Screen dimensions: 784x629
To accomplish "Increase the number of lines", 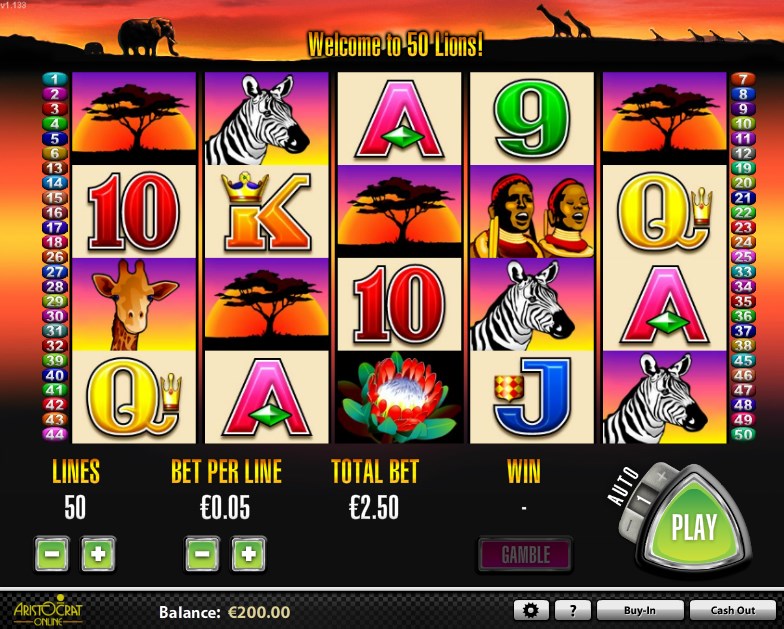I will pyautogui.click(x=98, y=553).
